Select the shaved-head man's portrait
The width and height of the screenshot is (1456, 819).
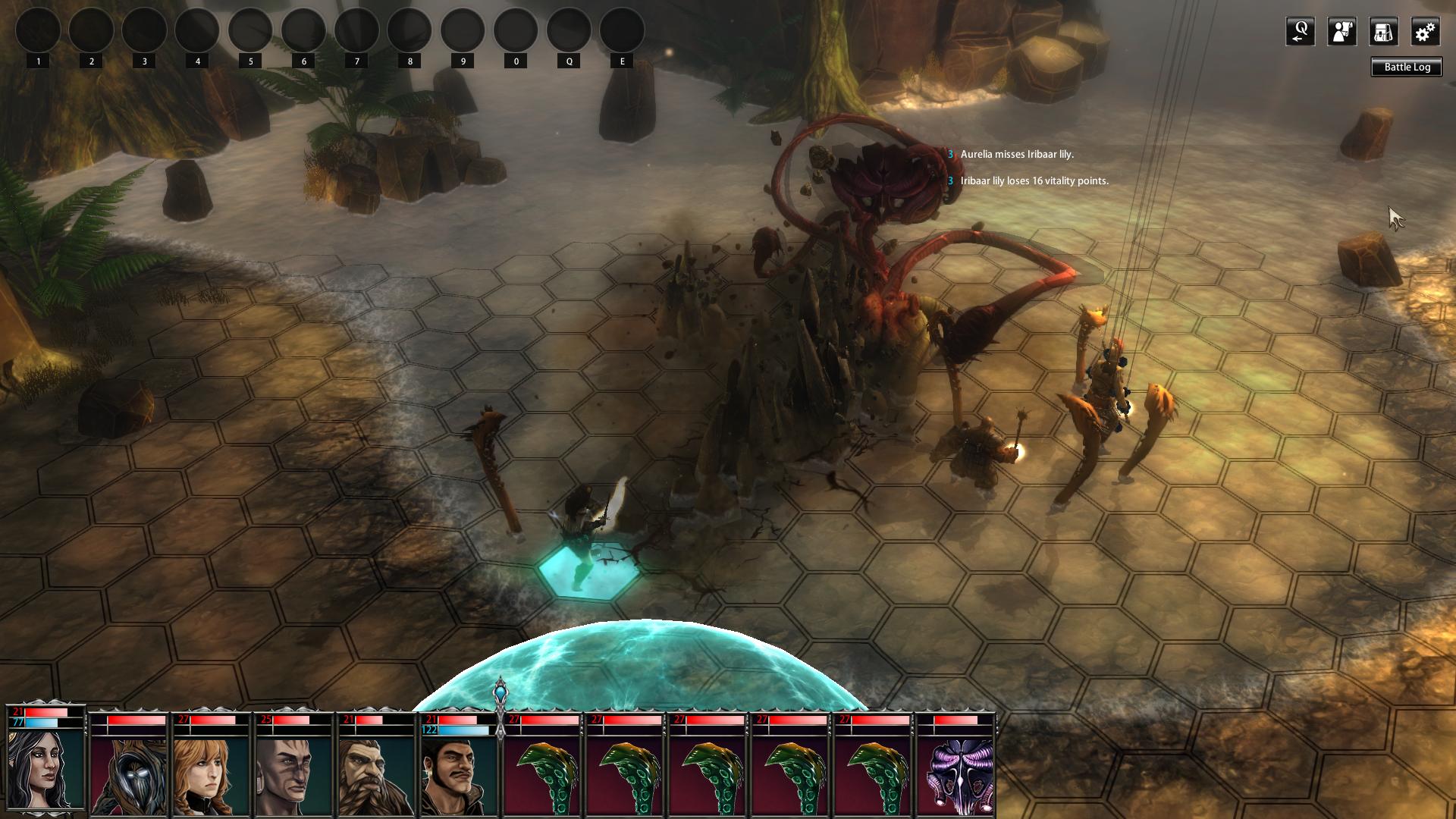coord(293,775)
